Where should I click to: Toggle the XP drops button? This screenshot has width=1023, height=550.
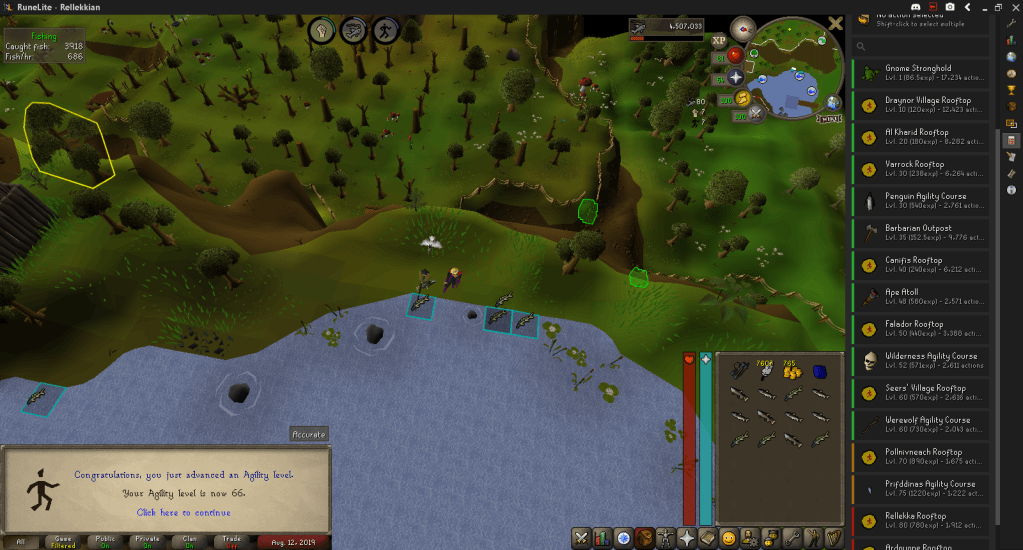(719, 41)
